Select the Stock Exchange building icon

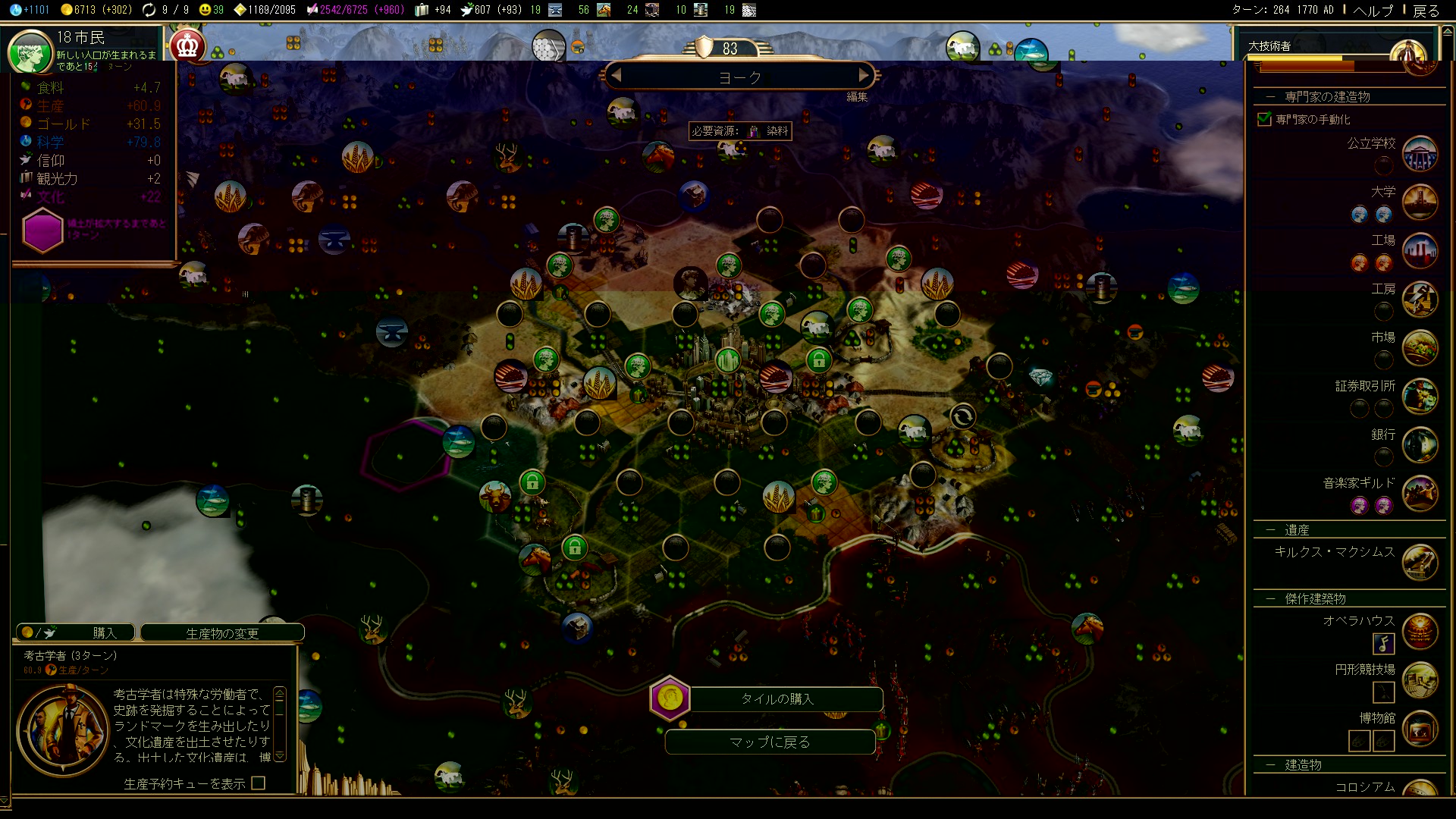point(1420,397)
